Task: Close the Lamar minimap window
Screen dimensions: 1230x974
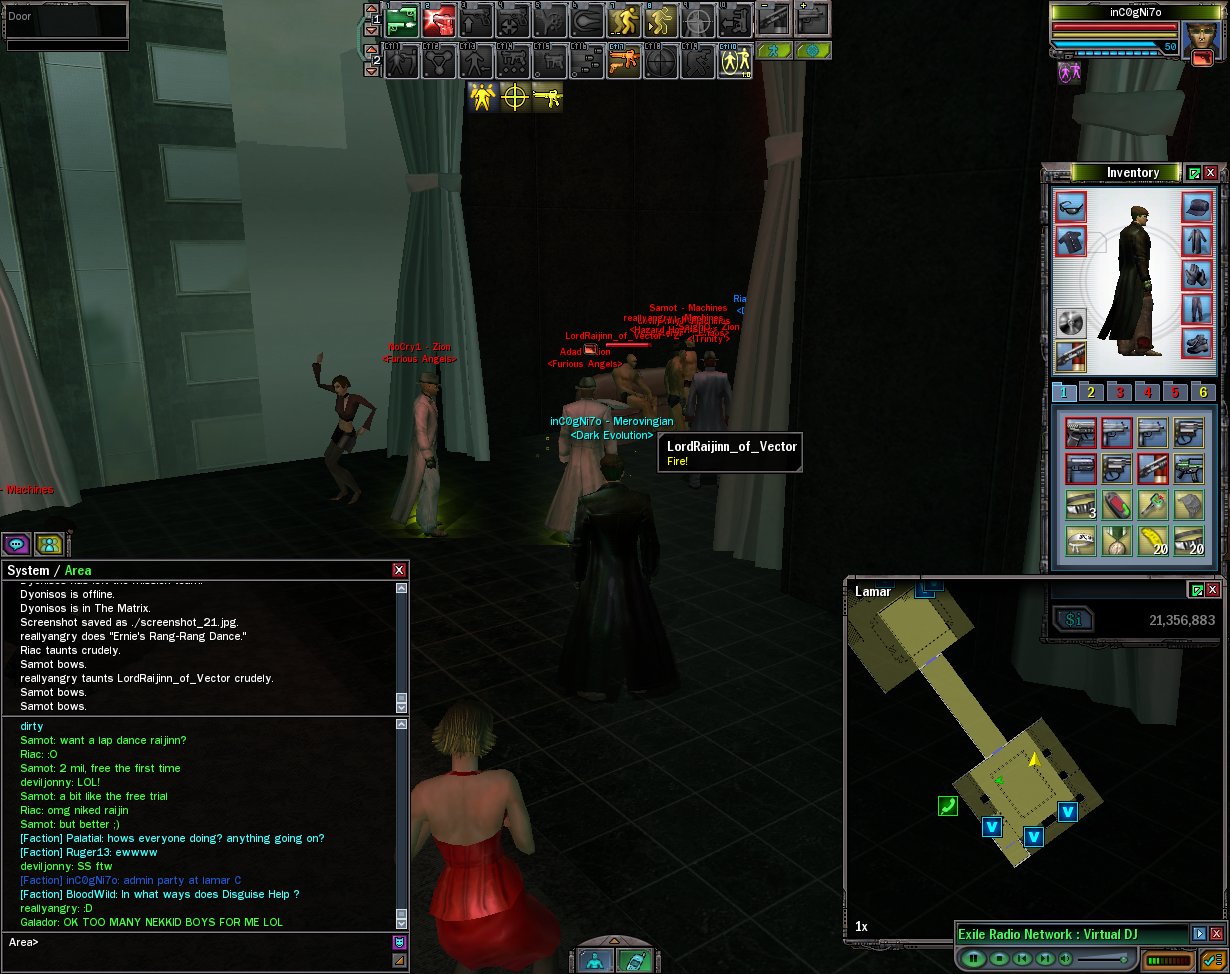Action: coord(1211,590)
